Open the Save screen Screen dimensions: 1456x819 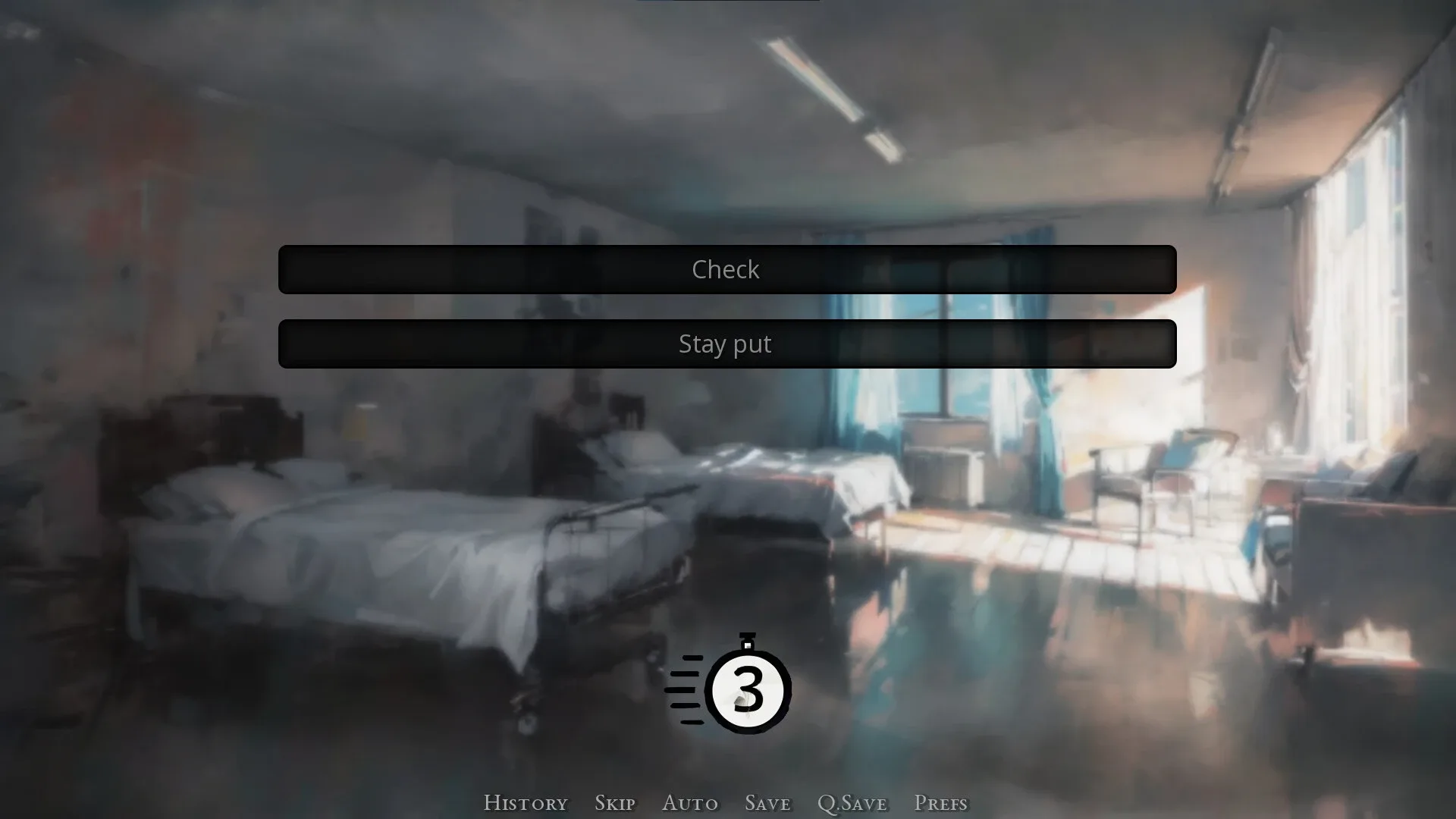pyautogui.click(x=767, y=802)
